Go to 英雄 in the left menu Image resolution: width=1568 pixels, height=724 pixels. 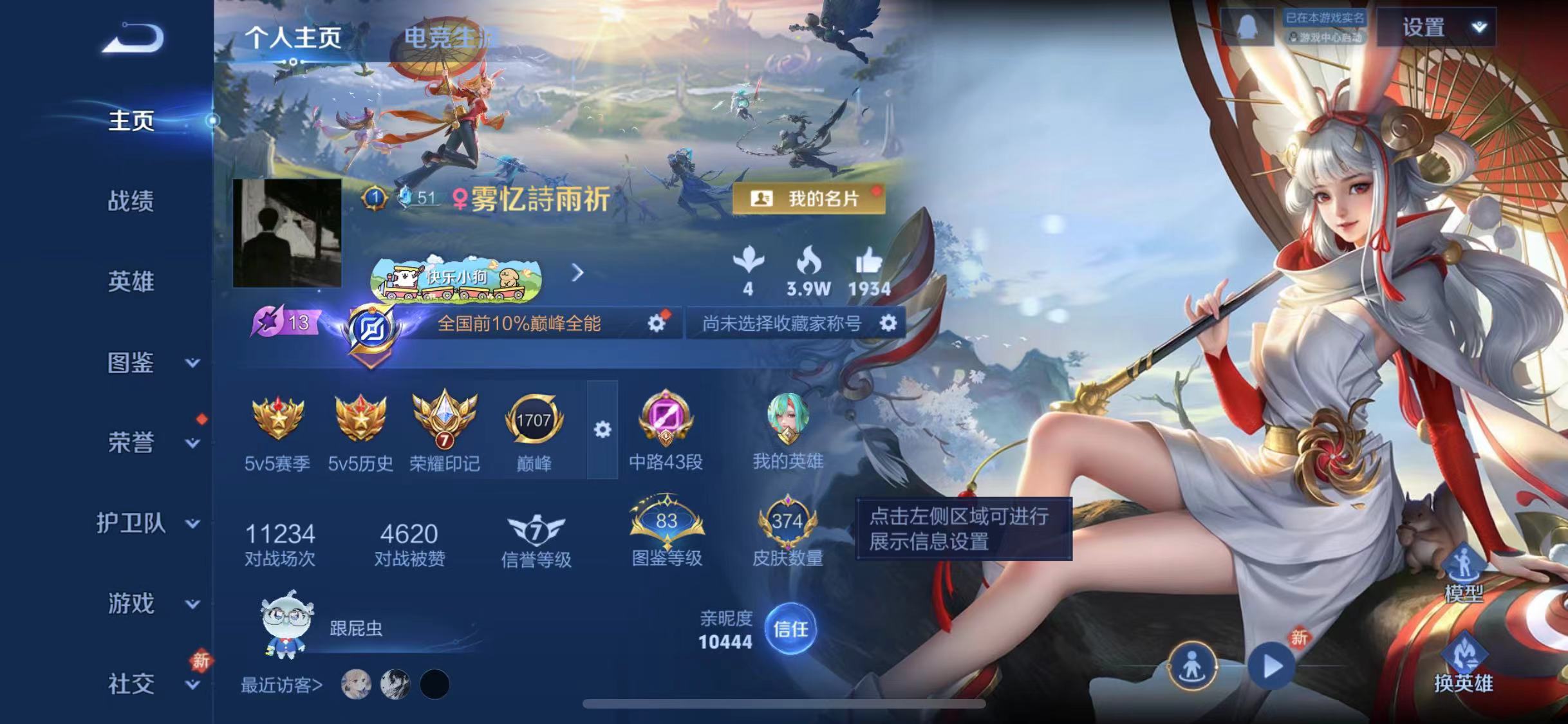point(131,281)
